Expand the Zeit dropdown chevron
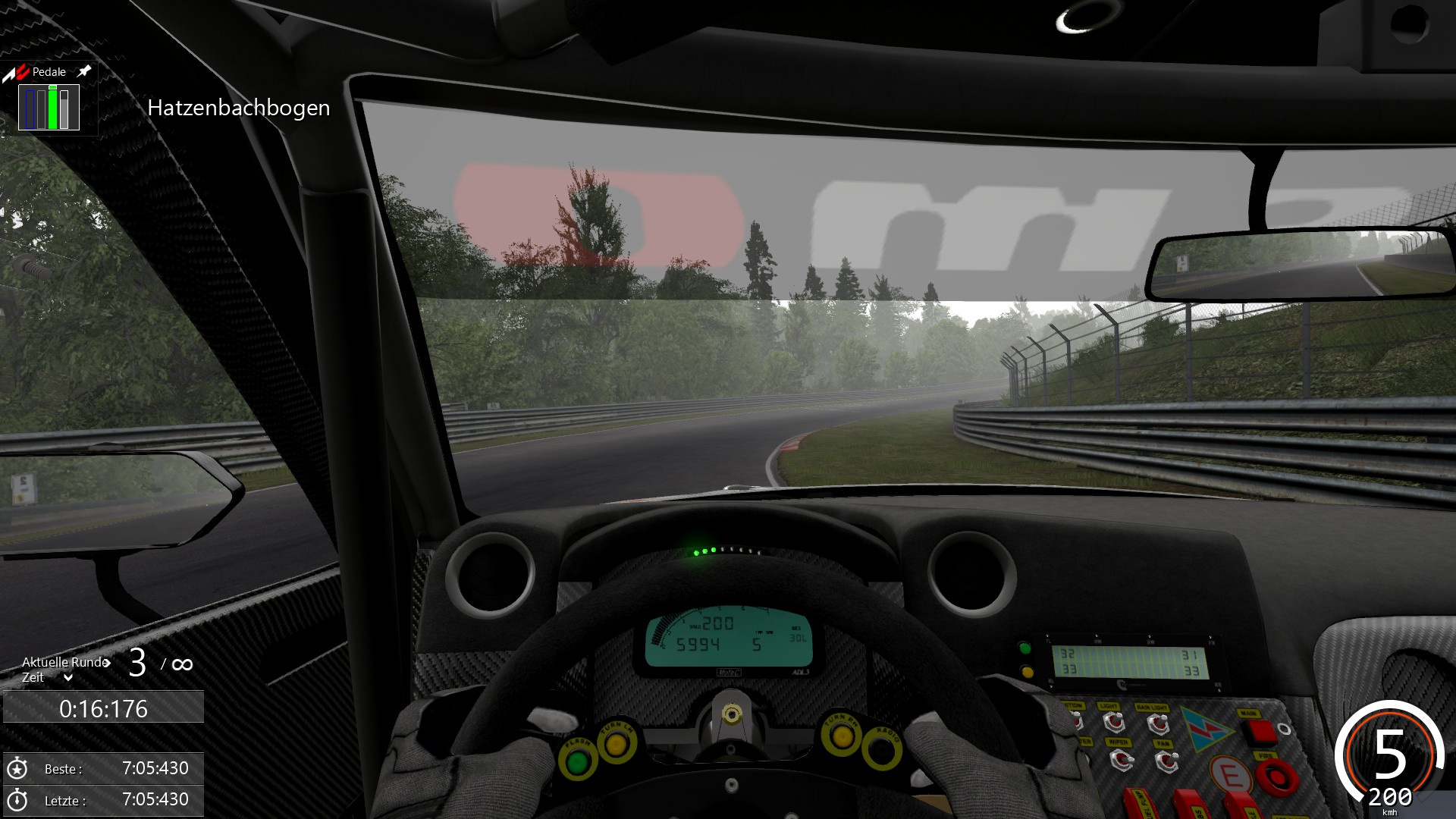This screenshot has height=819, width=1456. click(x=68, y=678)
